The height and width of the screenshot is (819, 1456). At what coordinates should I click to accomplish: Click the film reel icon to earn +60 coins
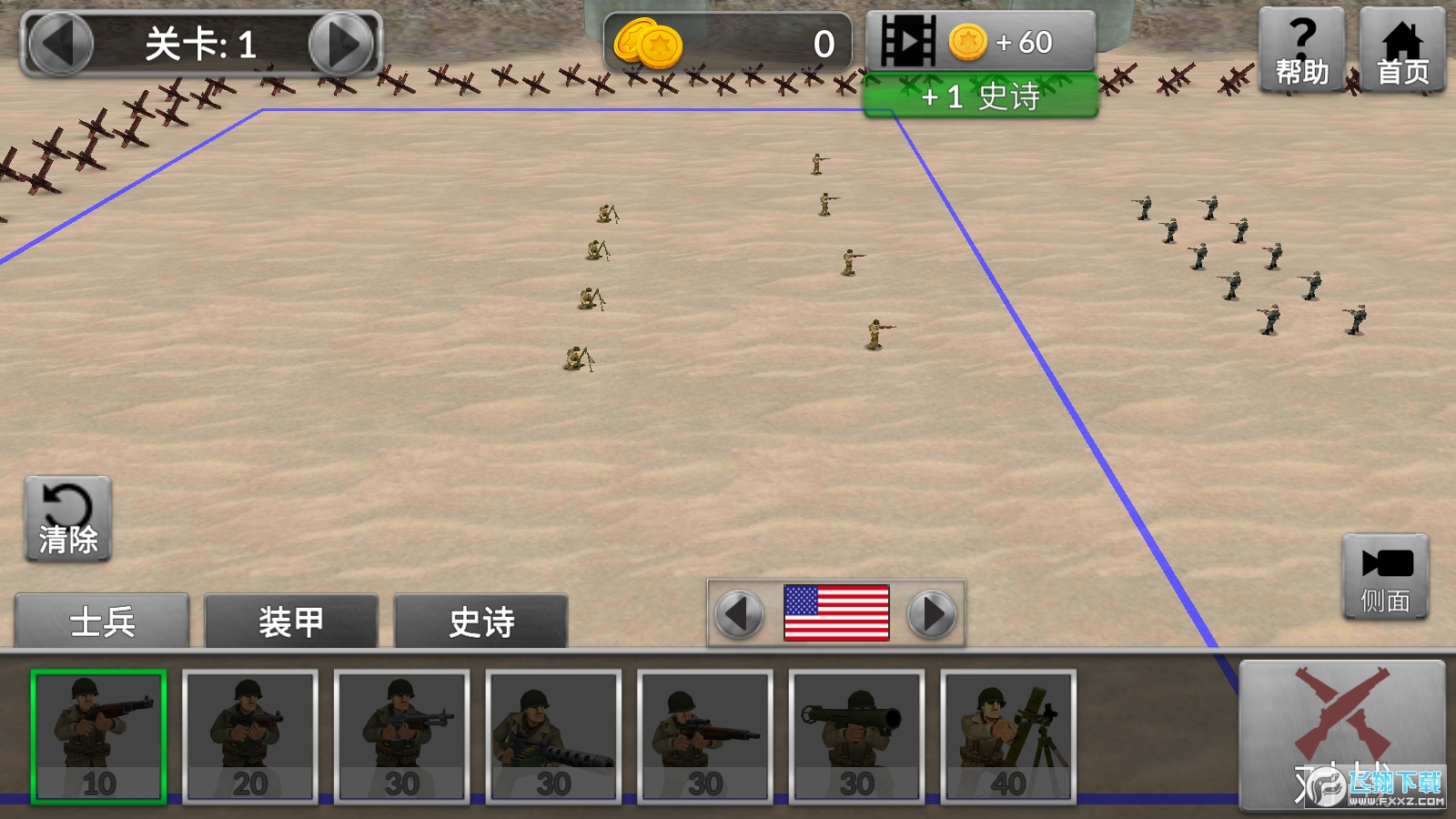pos(910,39)
